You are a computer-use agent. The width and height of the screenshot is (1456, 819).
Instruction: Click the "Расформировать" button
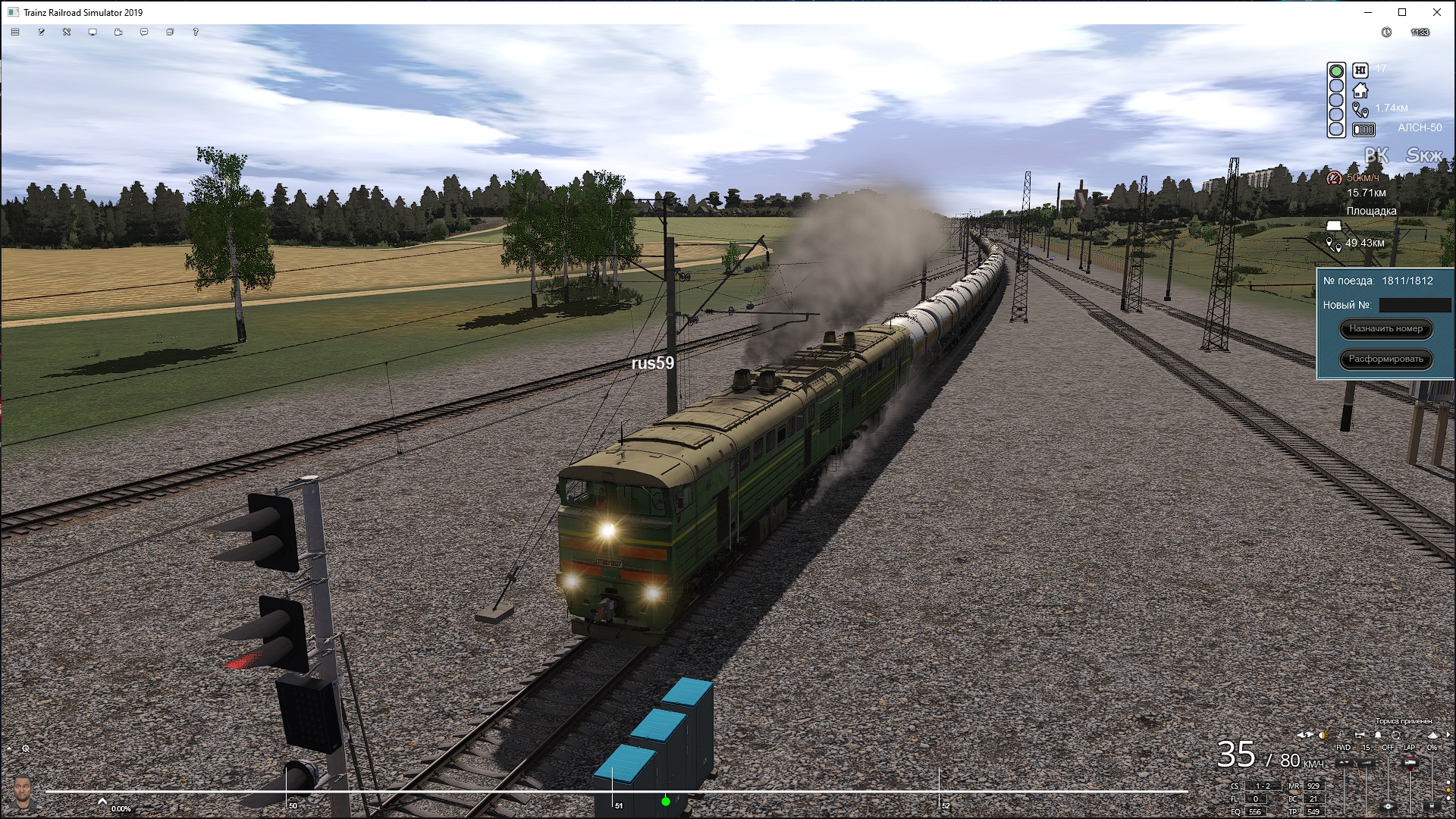point(1385,359)
